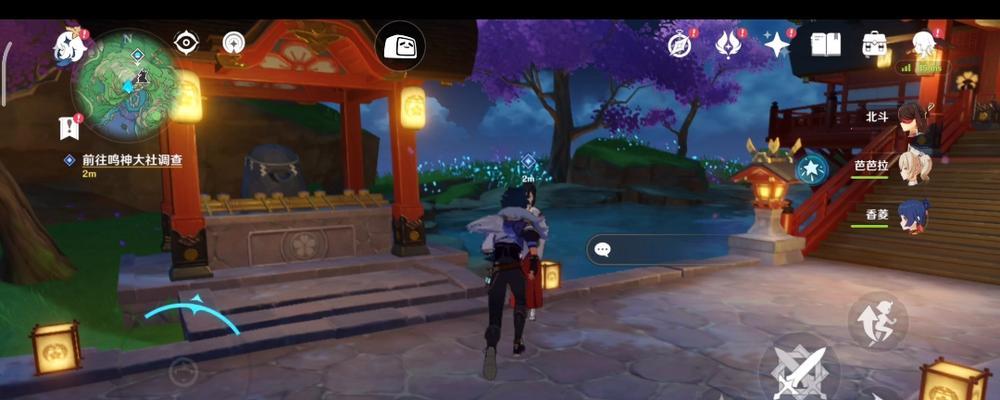Switch to party member 芭芭拉

(912, 165)
